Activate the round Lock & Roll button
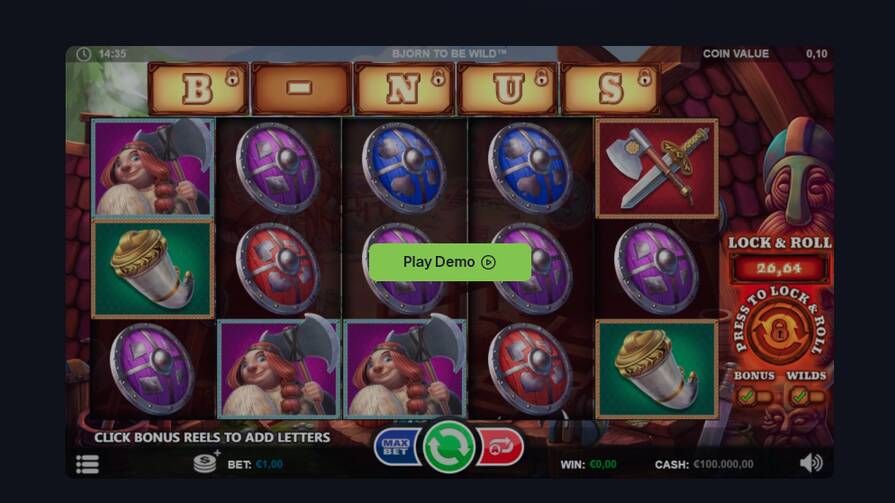Viewport: 895px width, 503px height. (x=778, y=331)
